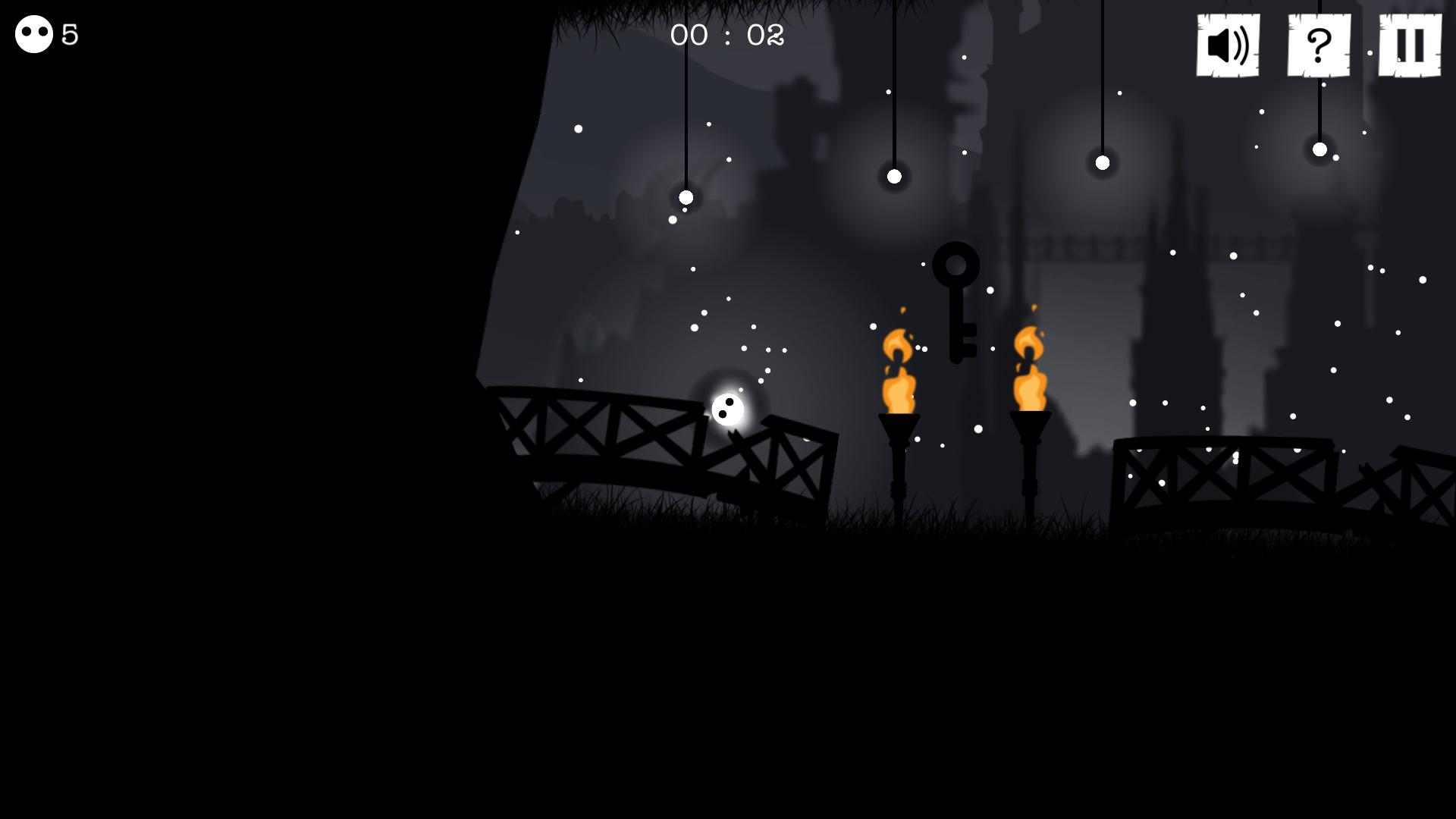This screenshot has width=1456, height=819.
Task: Open the question mark help button
Action: [1319, 45]
